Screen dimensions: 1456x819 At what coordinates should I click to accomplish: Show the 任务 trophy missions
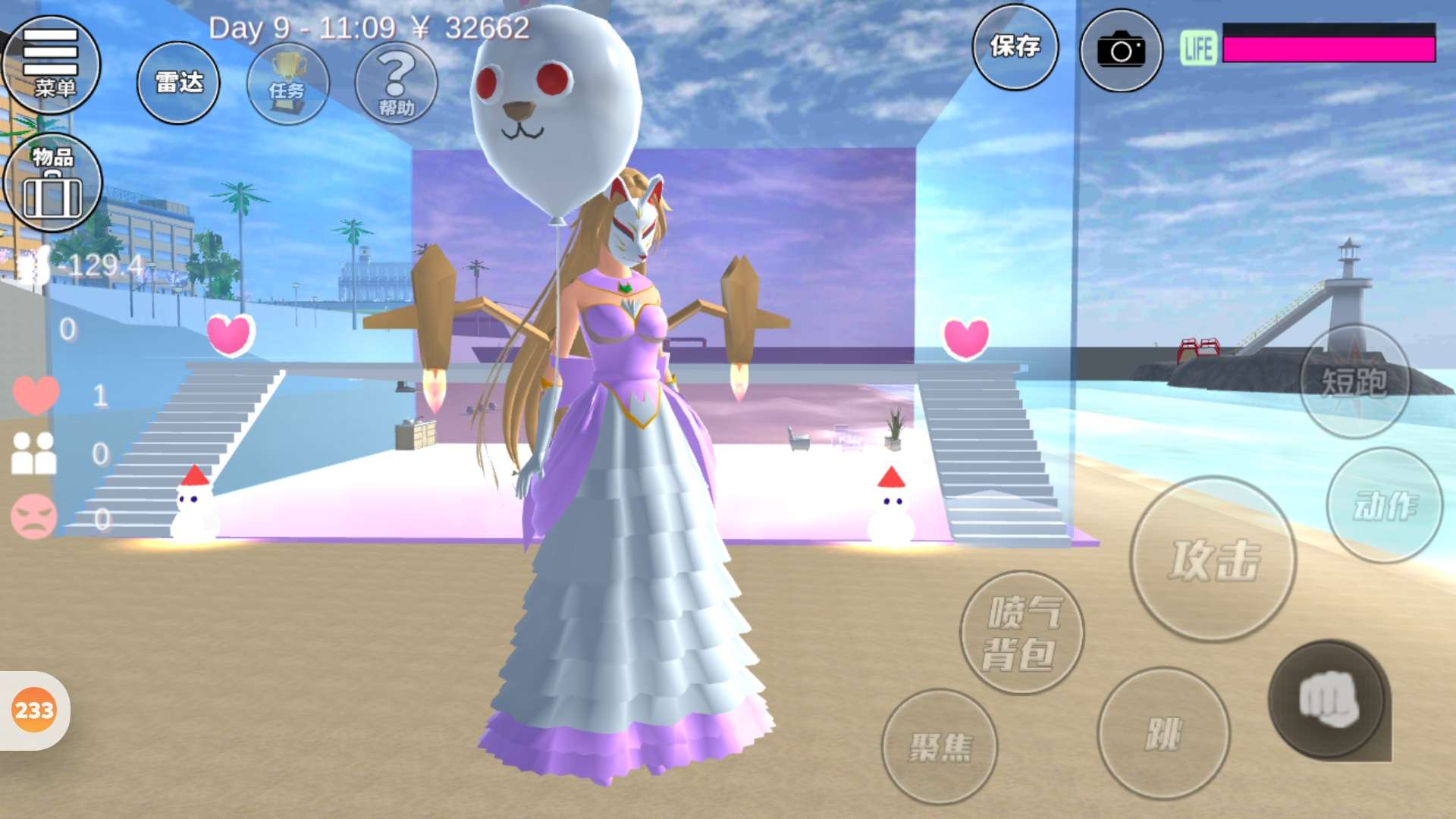point(287,83)
